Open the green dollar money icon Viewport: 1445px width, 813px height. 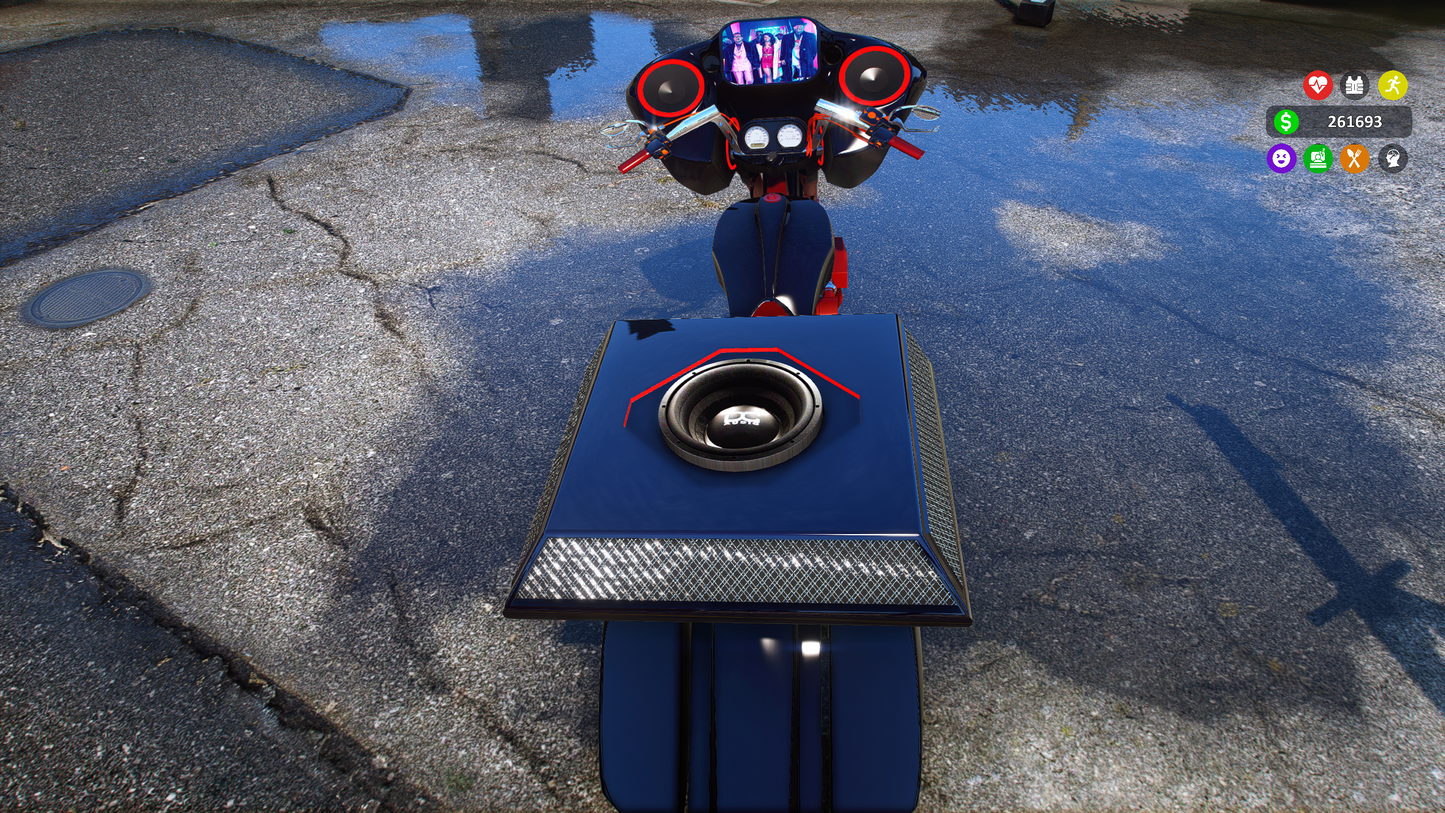(1286, 122)
